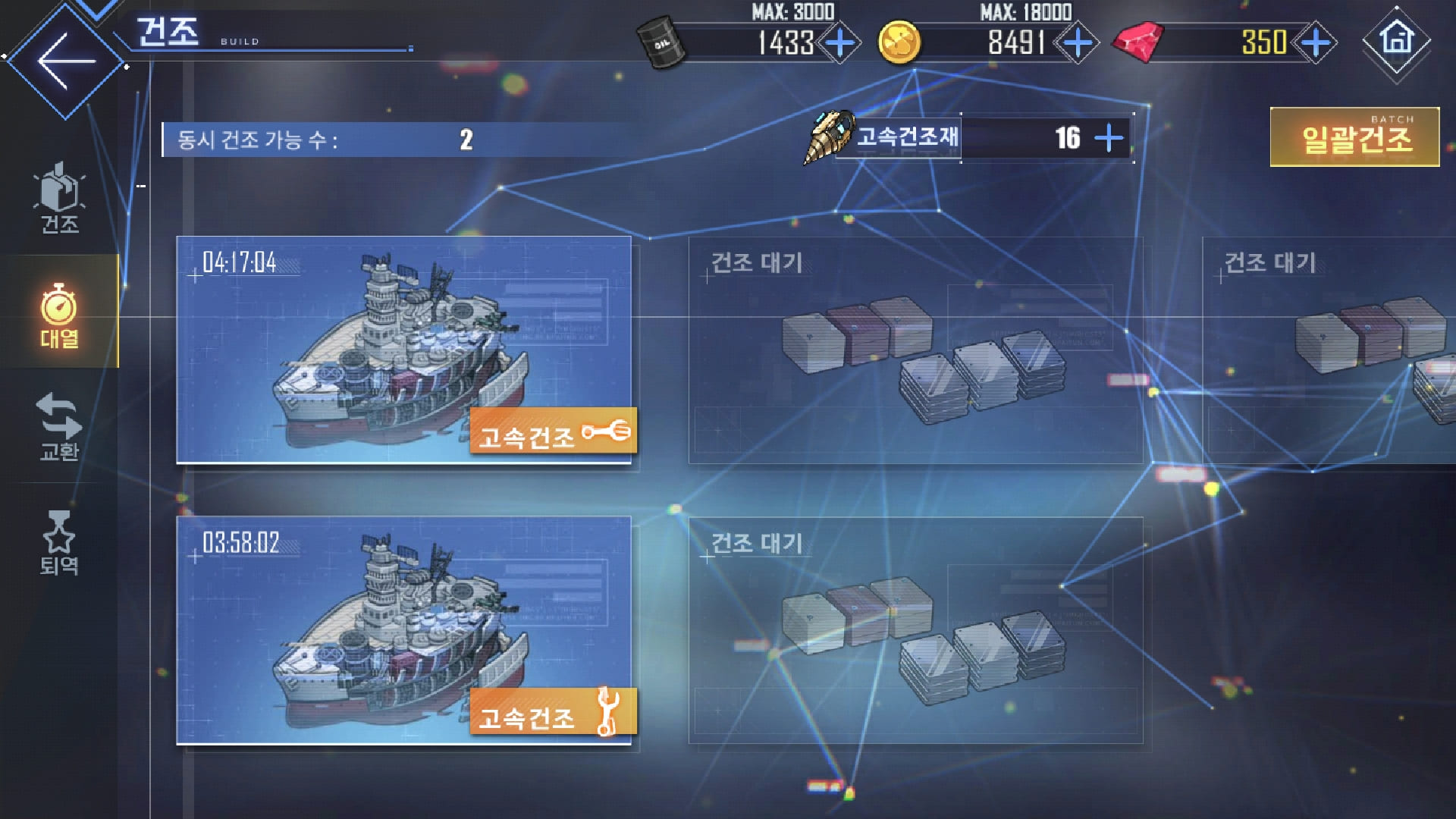Open the 교환 exchange tab
The width and height of the screenshot is (1456, 819).
[59, 428]
